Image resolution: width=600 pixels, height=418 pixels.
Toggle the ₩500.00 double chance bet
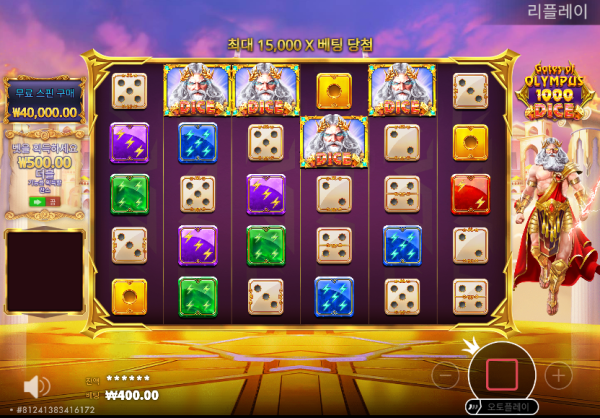click(x=45, y=201)
